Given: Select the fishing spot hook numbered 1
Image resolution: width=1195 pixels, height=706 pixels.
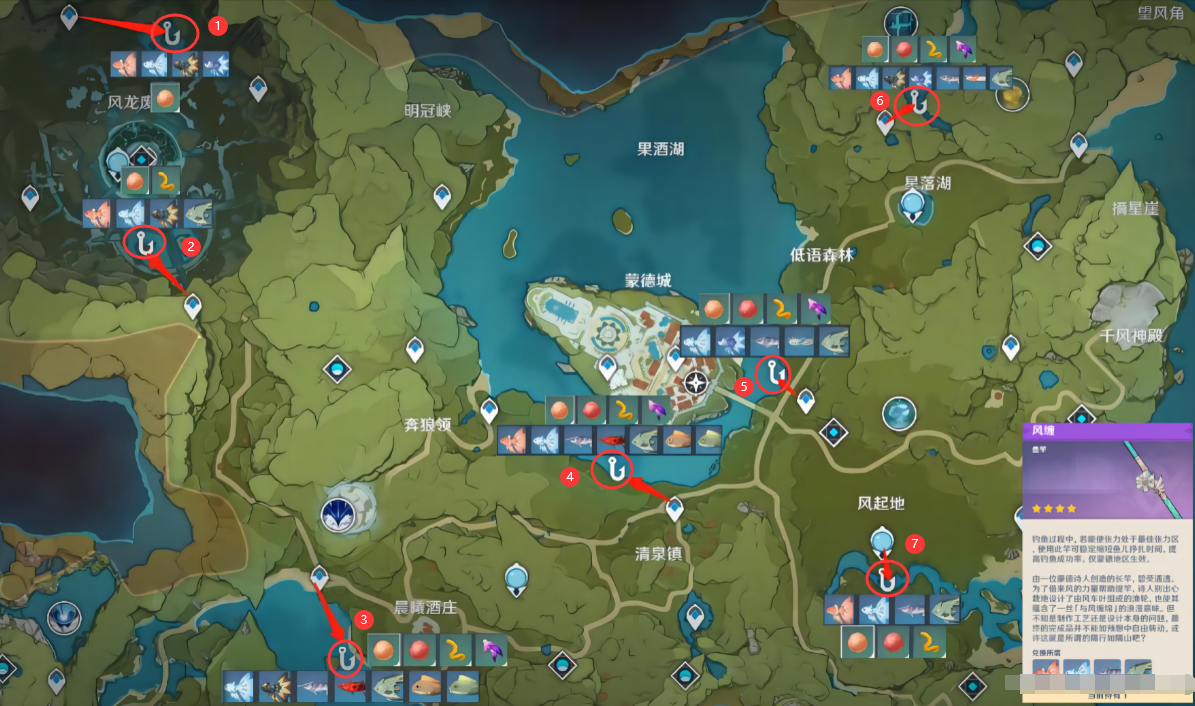Looking at the screenshot, I should [175, 32].
